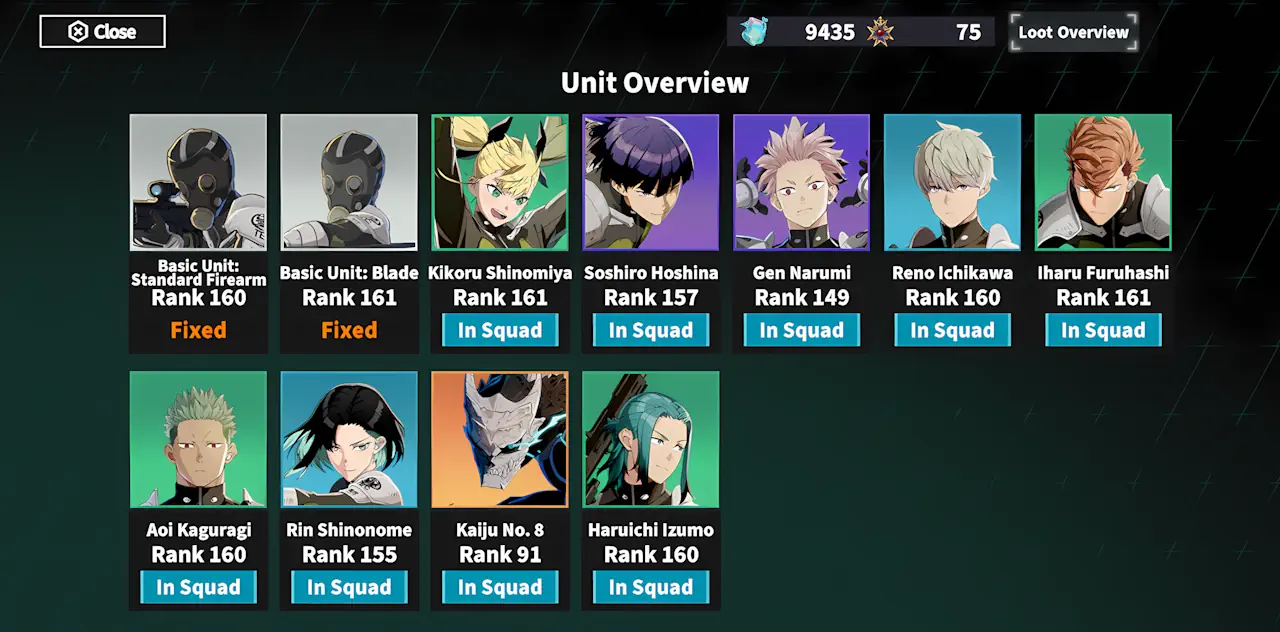This screenshot has height=632, width=1280.
Task: Choose Iharu Furuhashi's unit portrait
Action: 1103,182
